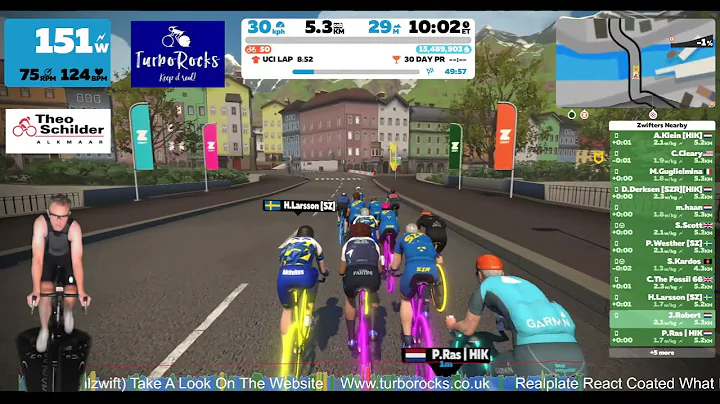720x404 pixels.
Task: Pick P.Ras | HIK from the rider list
Action: [x=662, y=337]
